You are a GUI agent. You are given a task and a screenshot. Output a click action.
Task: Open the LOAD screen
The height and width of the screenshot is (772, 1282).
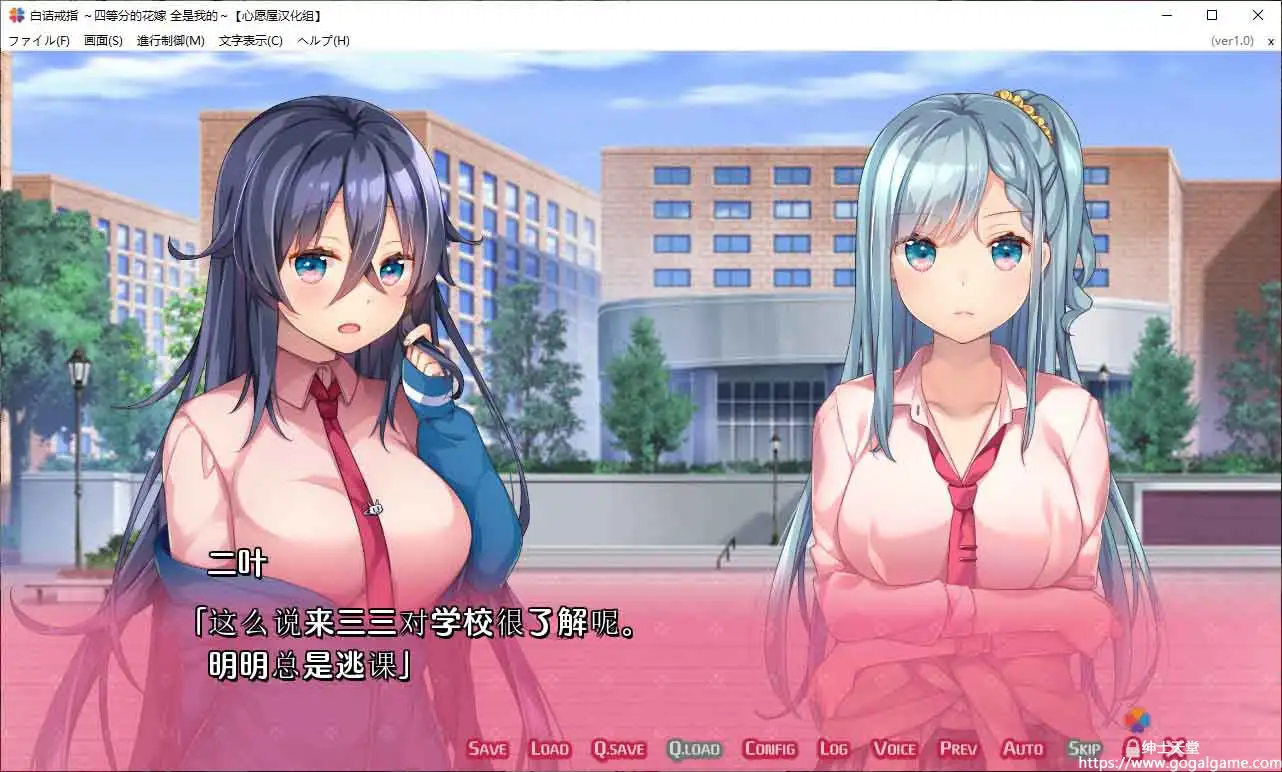(549, 748)
